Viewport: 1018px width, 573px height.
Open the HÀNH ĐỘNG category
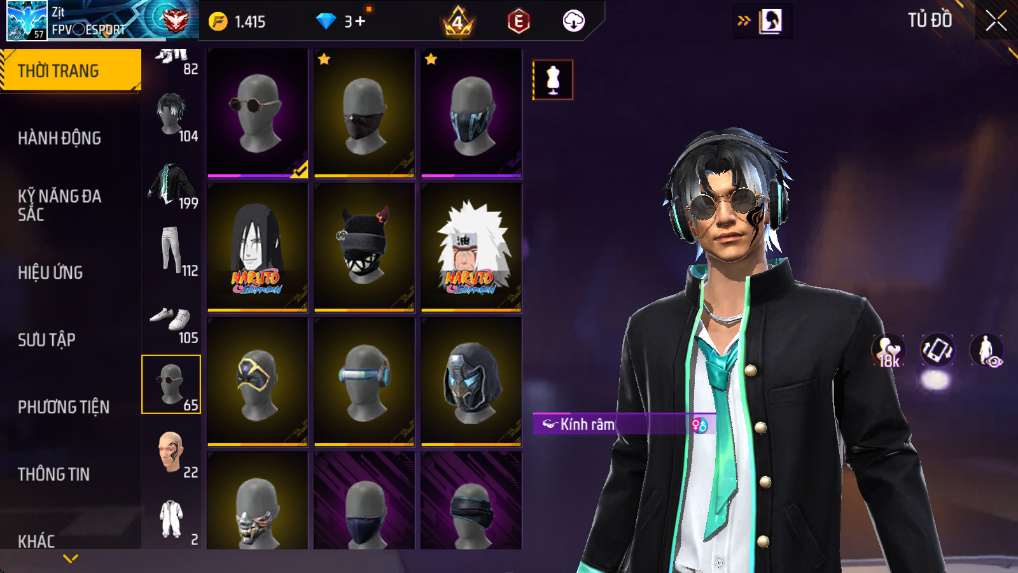(x=60, y=138)
